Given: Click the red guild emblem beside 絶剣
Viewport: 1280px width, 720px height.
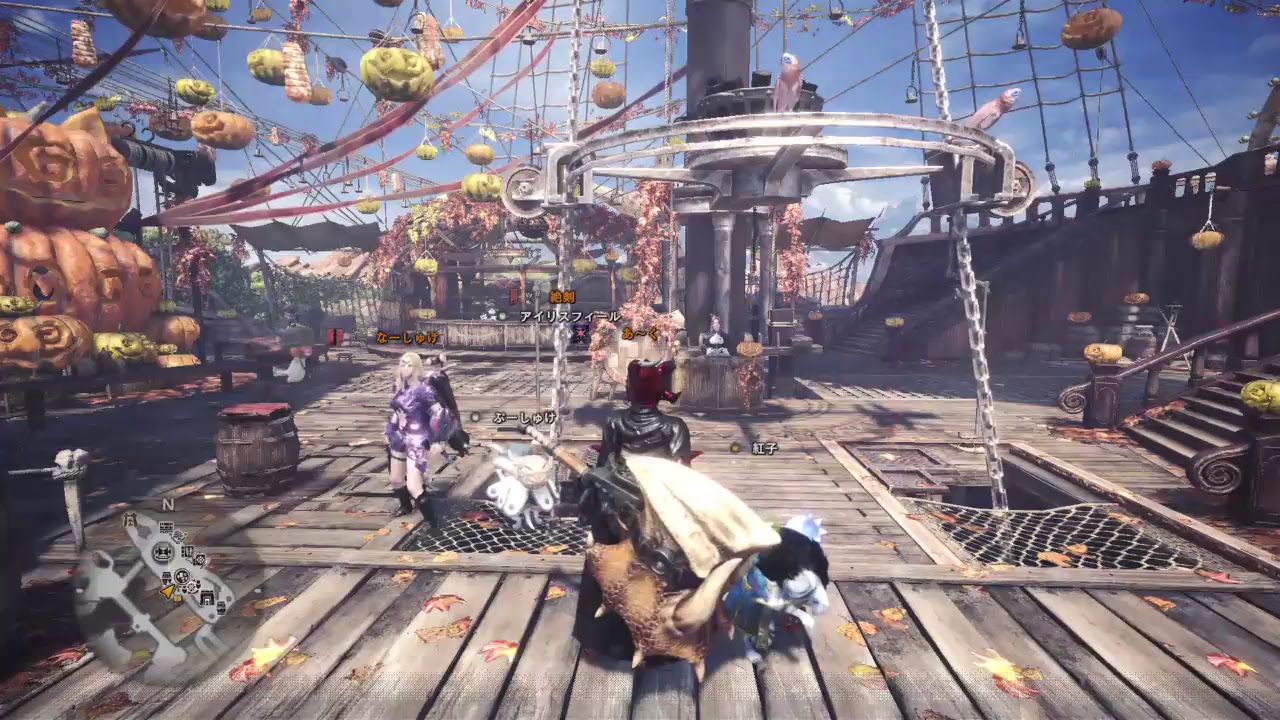Looking at the screenshot, I should [x=515, y=294].
